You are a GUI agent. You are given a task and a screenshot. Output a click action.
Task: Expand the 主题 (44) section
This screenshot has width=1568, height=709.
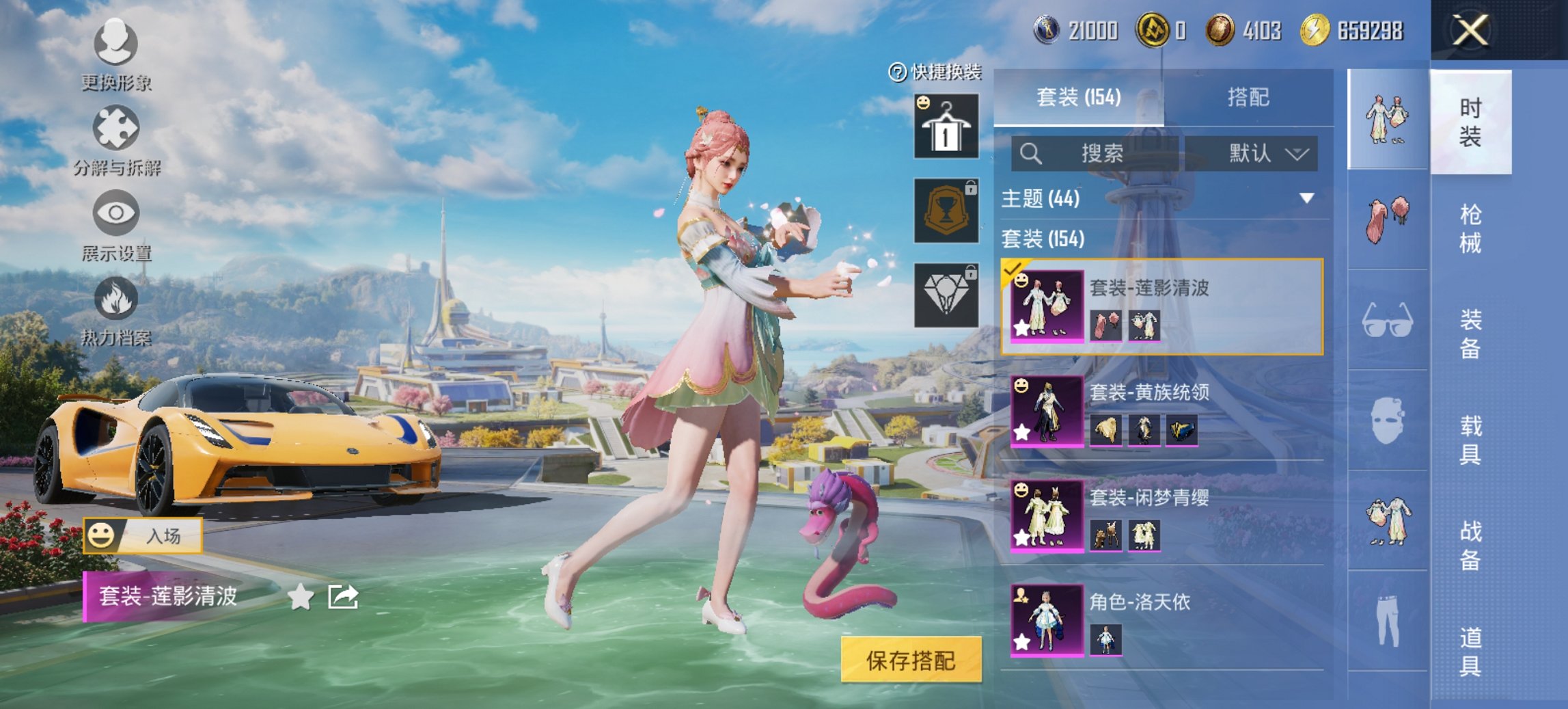click(x=1306, y=198)
